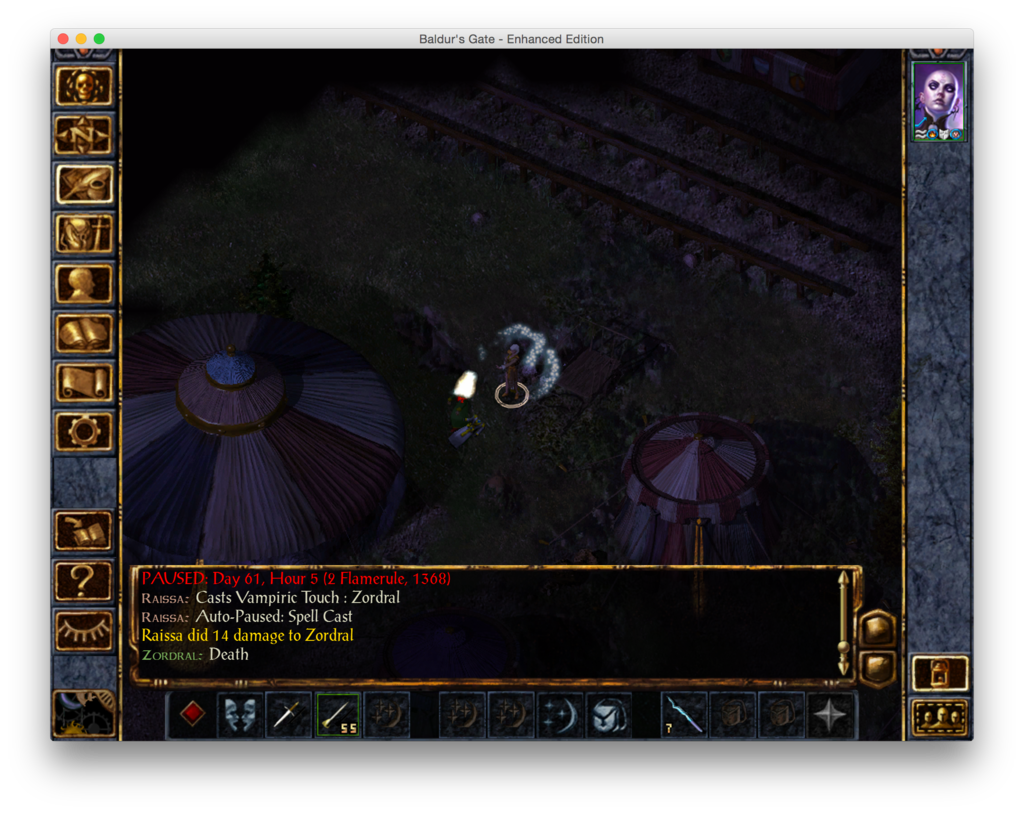Open help with the question mark
Image resolution: width=1024 pixels, height=813 pixels.
[84, 581]
